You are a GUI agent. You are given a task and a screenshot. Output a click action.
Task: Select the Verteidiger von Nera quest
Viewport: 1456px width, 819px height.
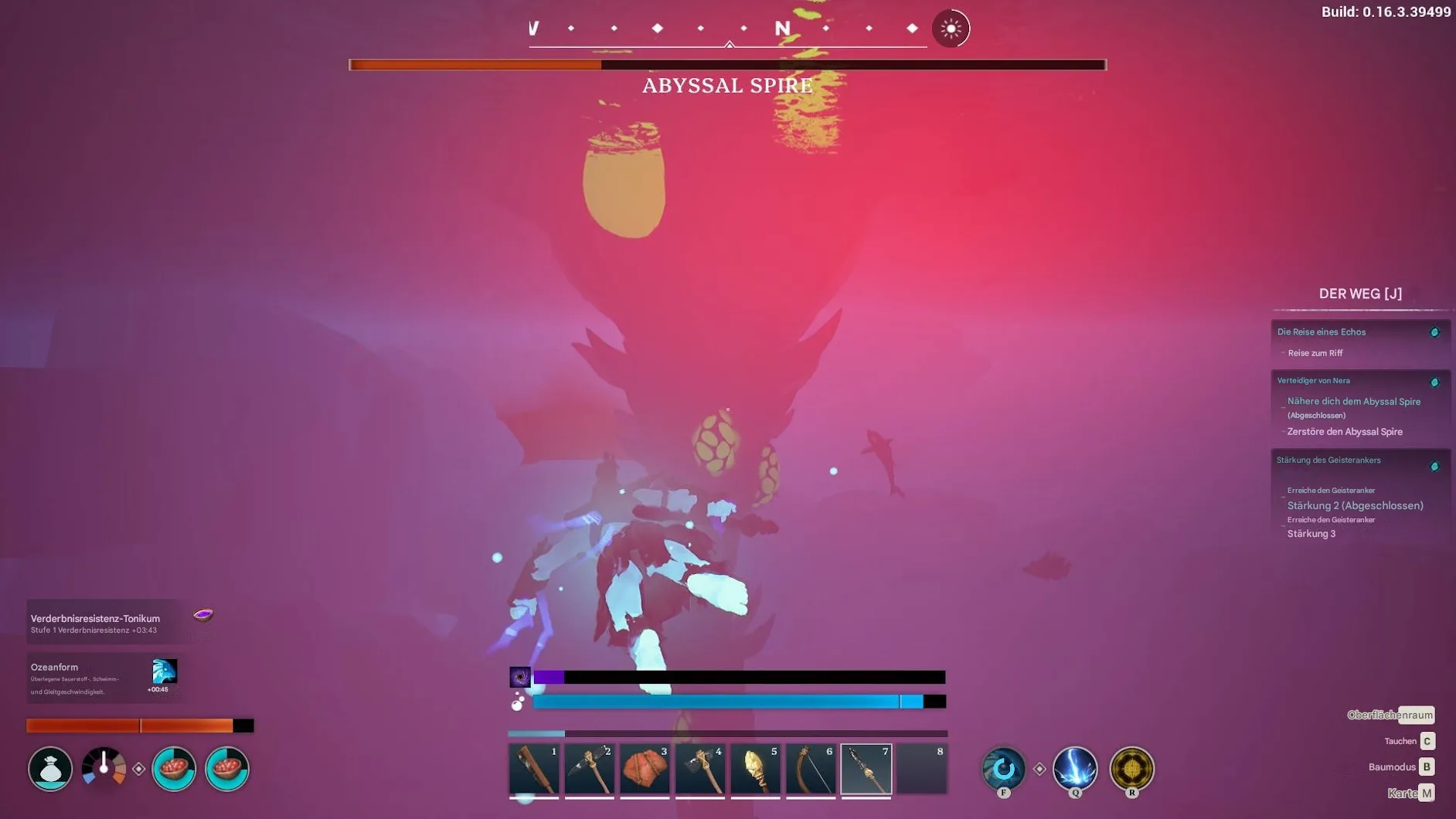tap(1314, 381)
